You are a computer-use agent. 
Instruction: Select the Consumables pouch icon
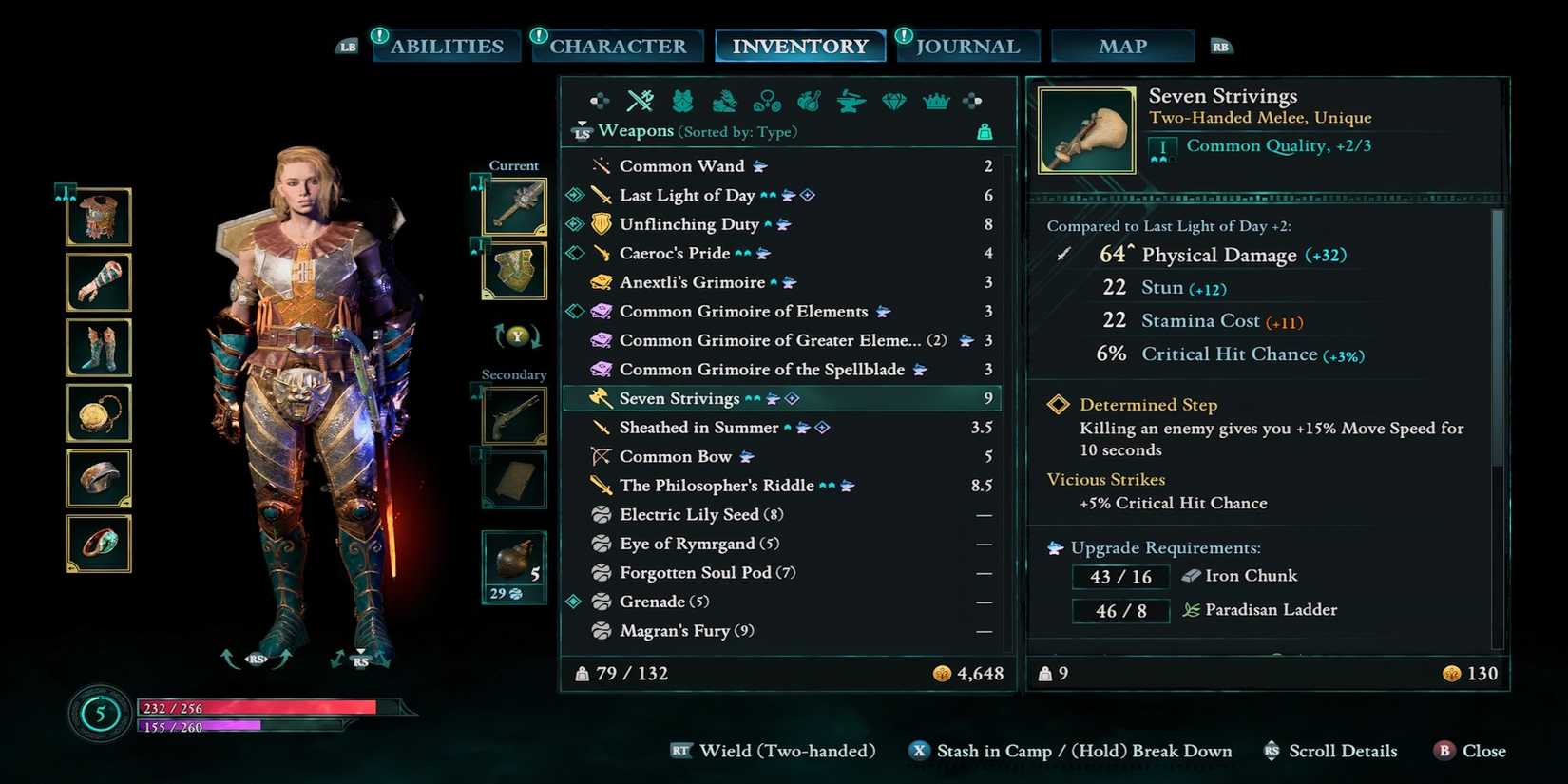point(809,100)
